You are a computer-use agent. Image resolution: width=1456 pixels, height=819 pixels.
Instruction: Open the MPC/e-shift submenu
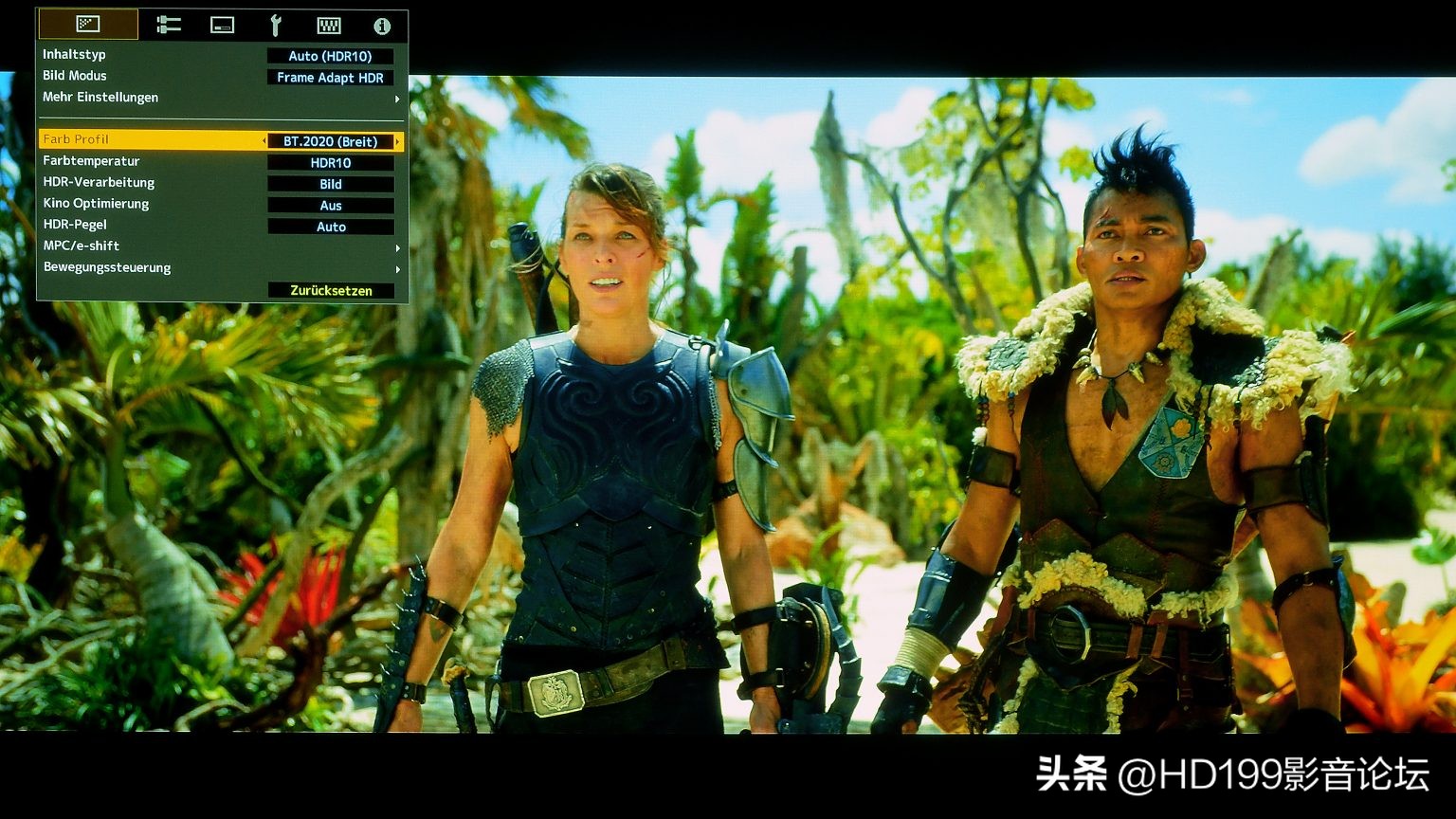click(x=220, y=246)
